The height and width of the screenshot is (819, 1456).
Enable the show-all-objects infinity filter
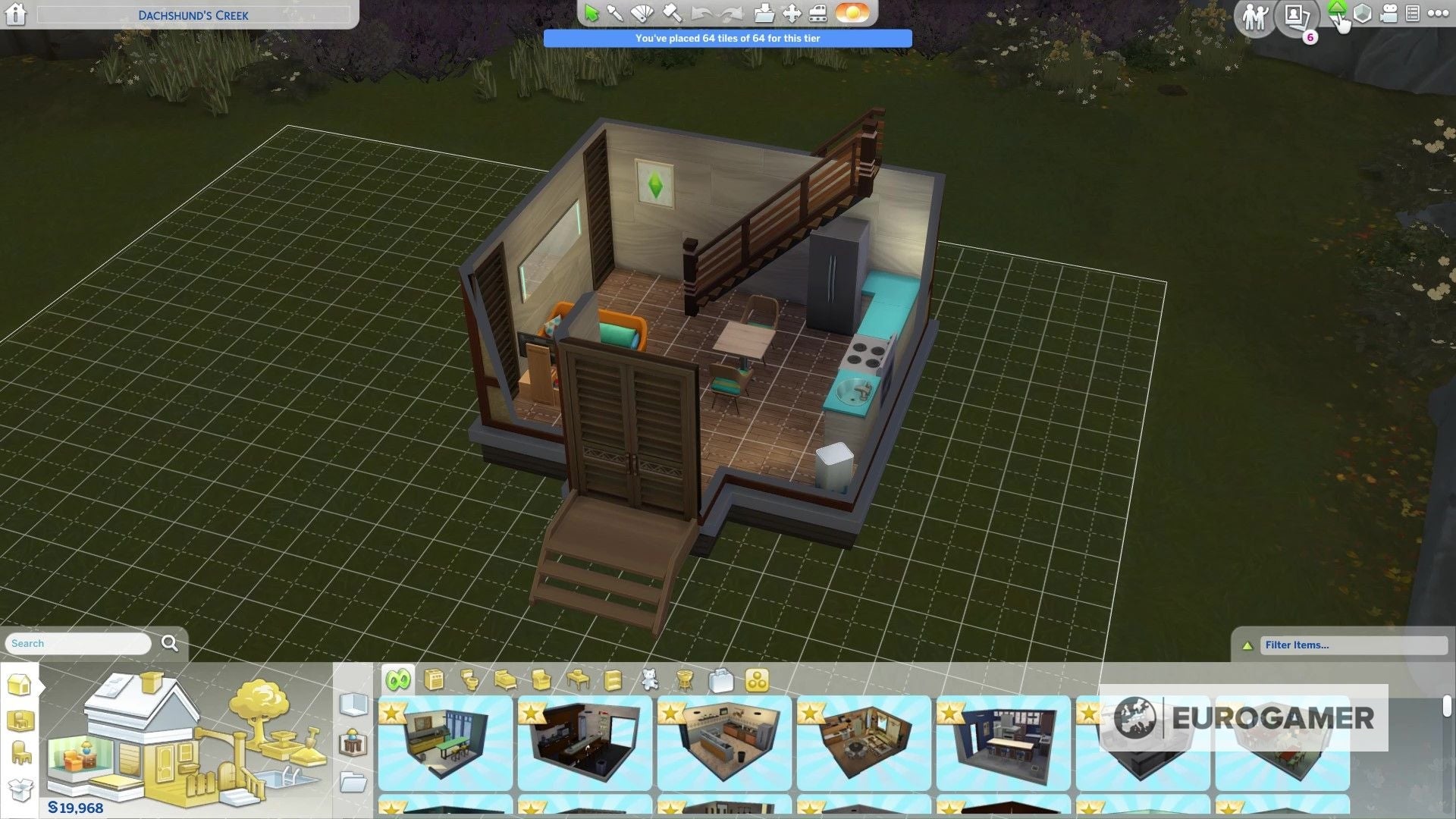tap(398, 680)
